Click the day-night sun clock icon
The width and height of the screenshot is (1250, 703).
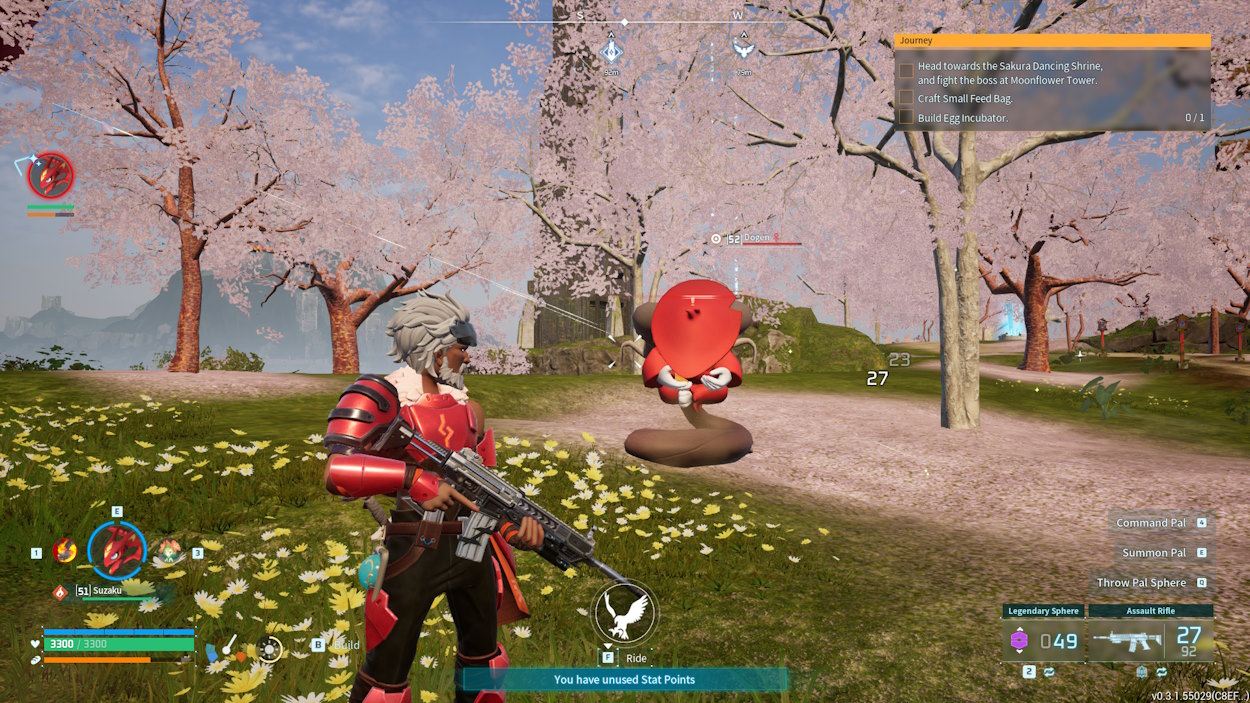tap(269, 648)
